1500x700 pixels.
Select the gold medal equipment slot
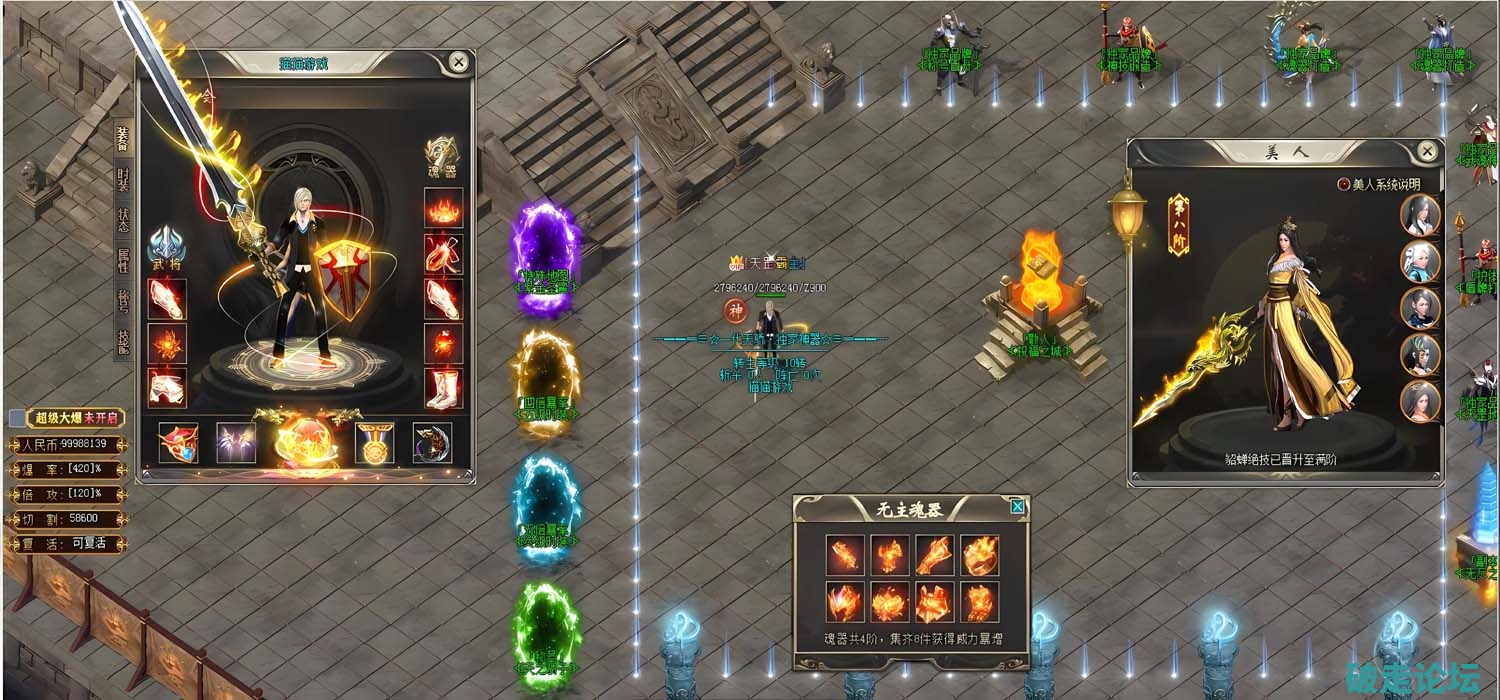click(x=374, y=443)
